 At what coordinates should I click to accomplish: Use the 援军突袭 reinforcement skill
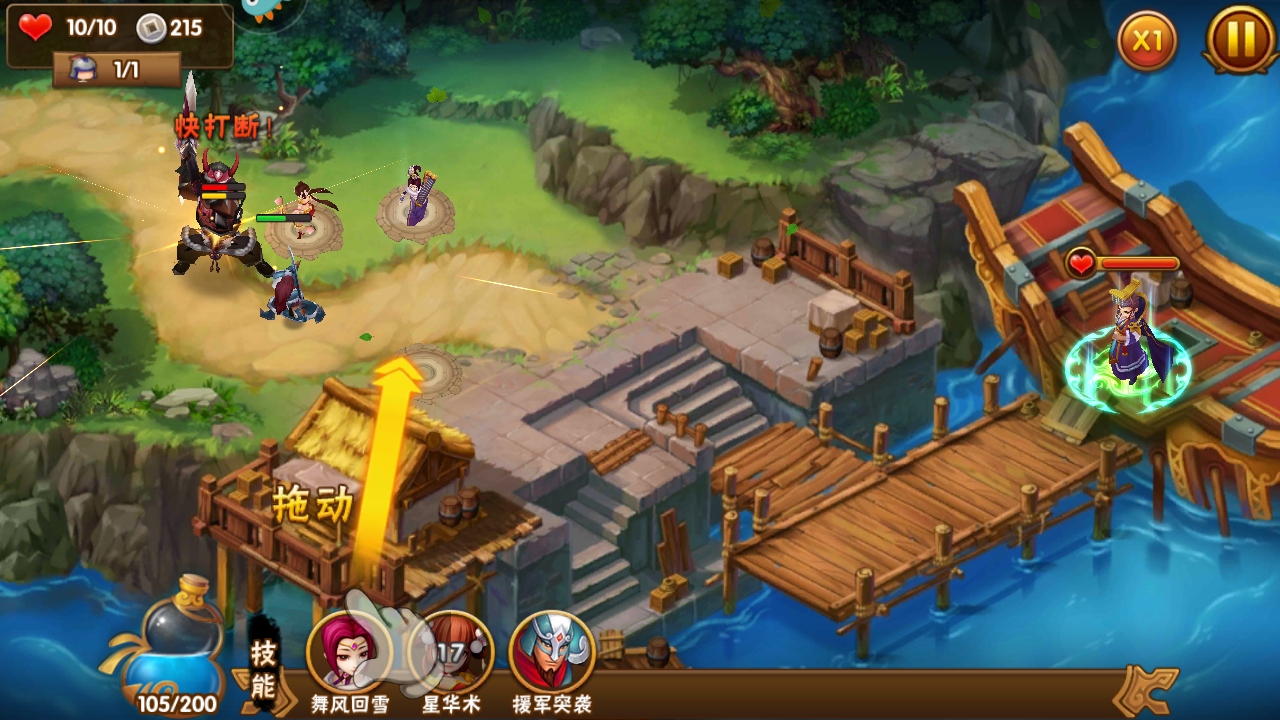coord(552,652)
